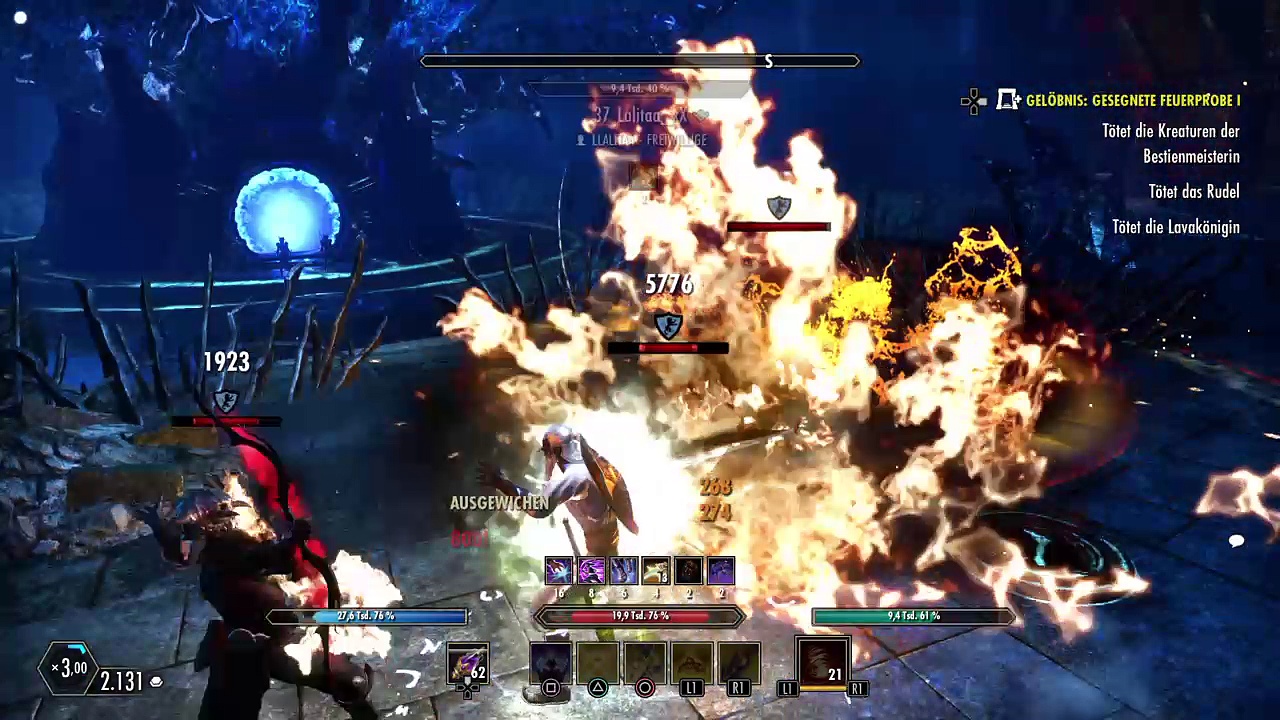1280x720 pixels.
Task: Select the Tötet das Rudel objective
Action: point(1193,192)
